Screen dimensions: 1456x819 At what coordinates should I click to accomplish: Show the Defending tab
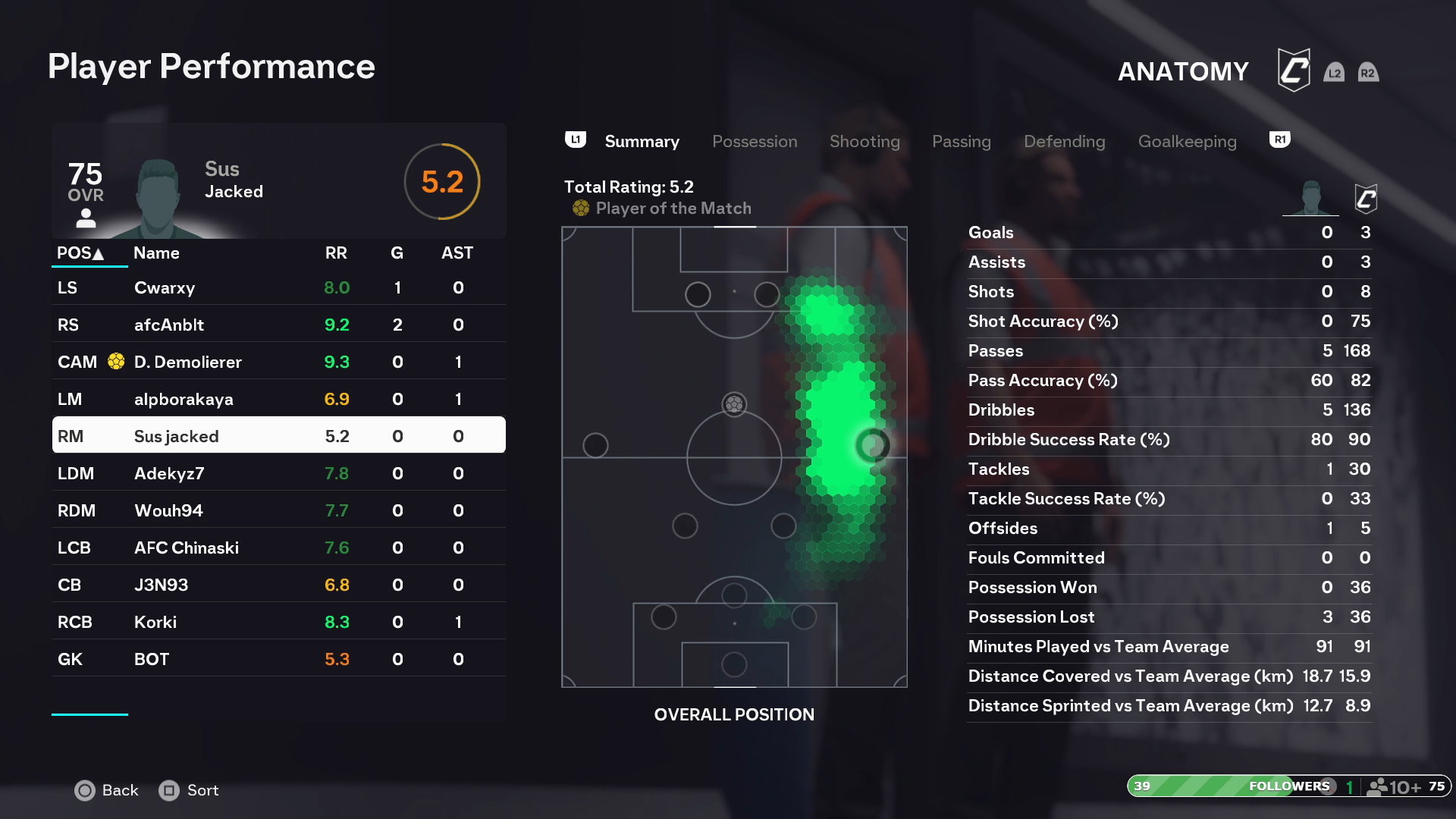[x=1064, y=142]
